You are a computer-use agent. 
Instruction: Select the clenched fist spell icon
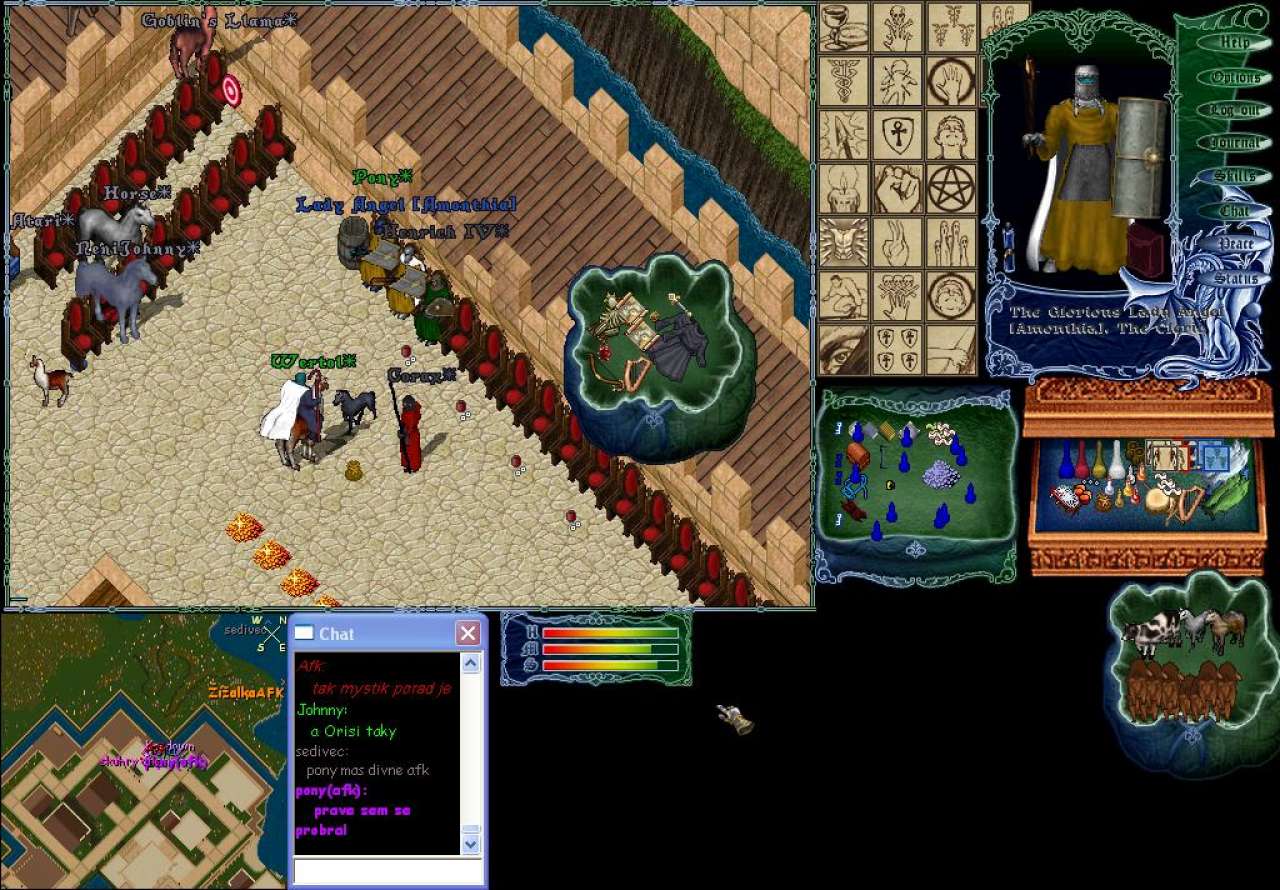pyautogui.click(x=897, y=188)
